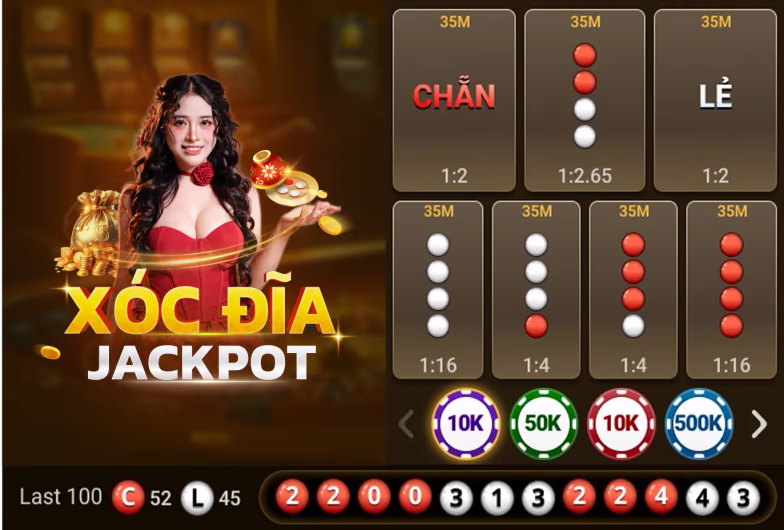Pick the three white one red bet
Viewport: 784px width, 530px height.
pos(536,289)
